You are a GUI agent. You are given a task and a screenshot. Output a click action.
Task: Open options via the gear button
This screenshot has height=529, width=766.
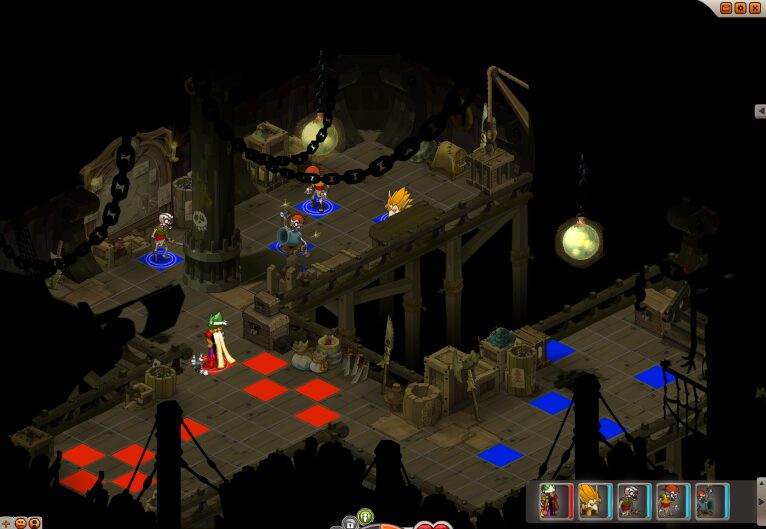pyautogui.click(x=741, y=7)
